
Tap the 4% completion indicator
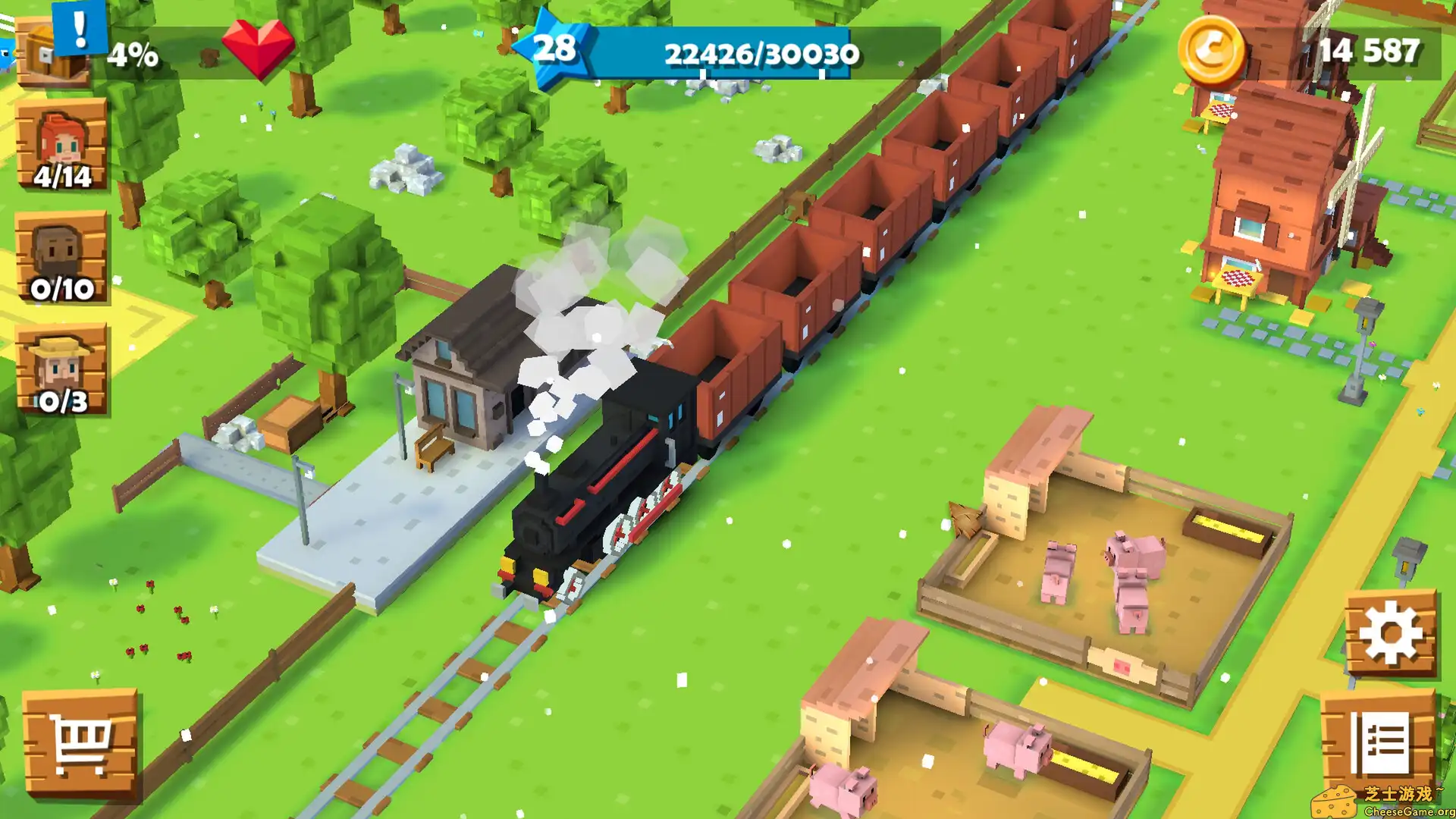coord(133,55)
